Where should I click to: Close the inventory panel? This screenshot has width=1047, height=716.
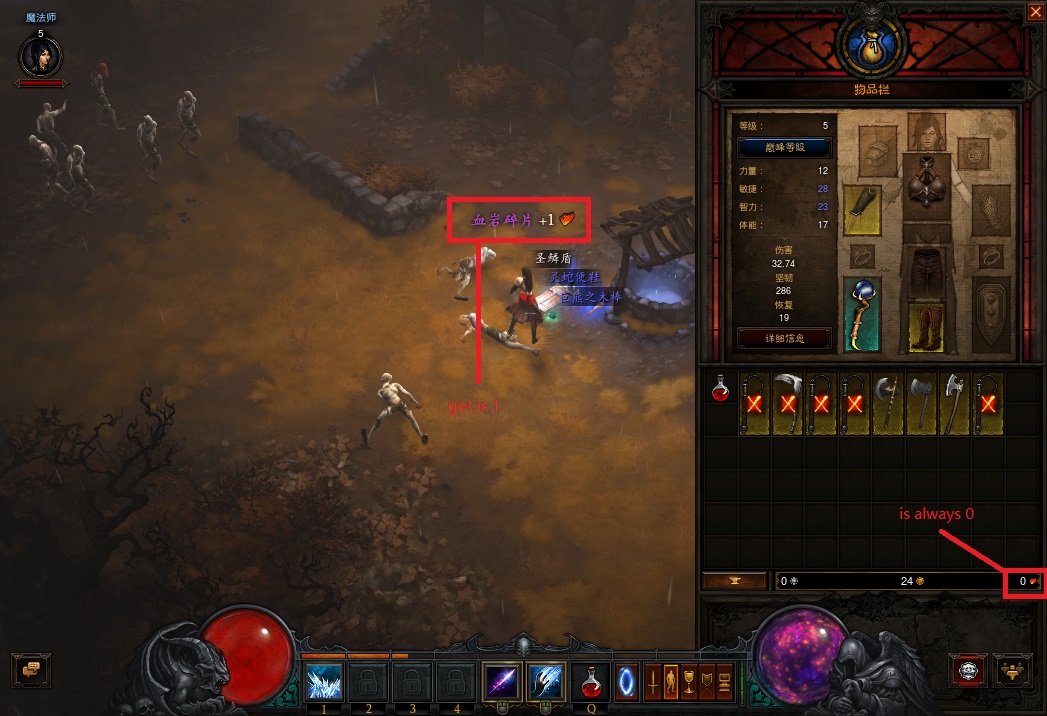click(x=1034, y=12)
